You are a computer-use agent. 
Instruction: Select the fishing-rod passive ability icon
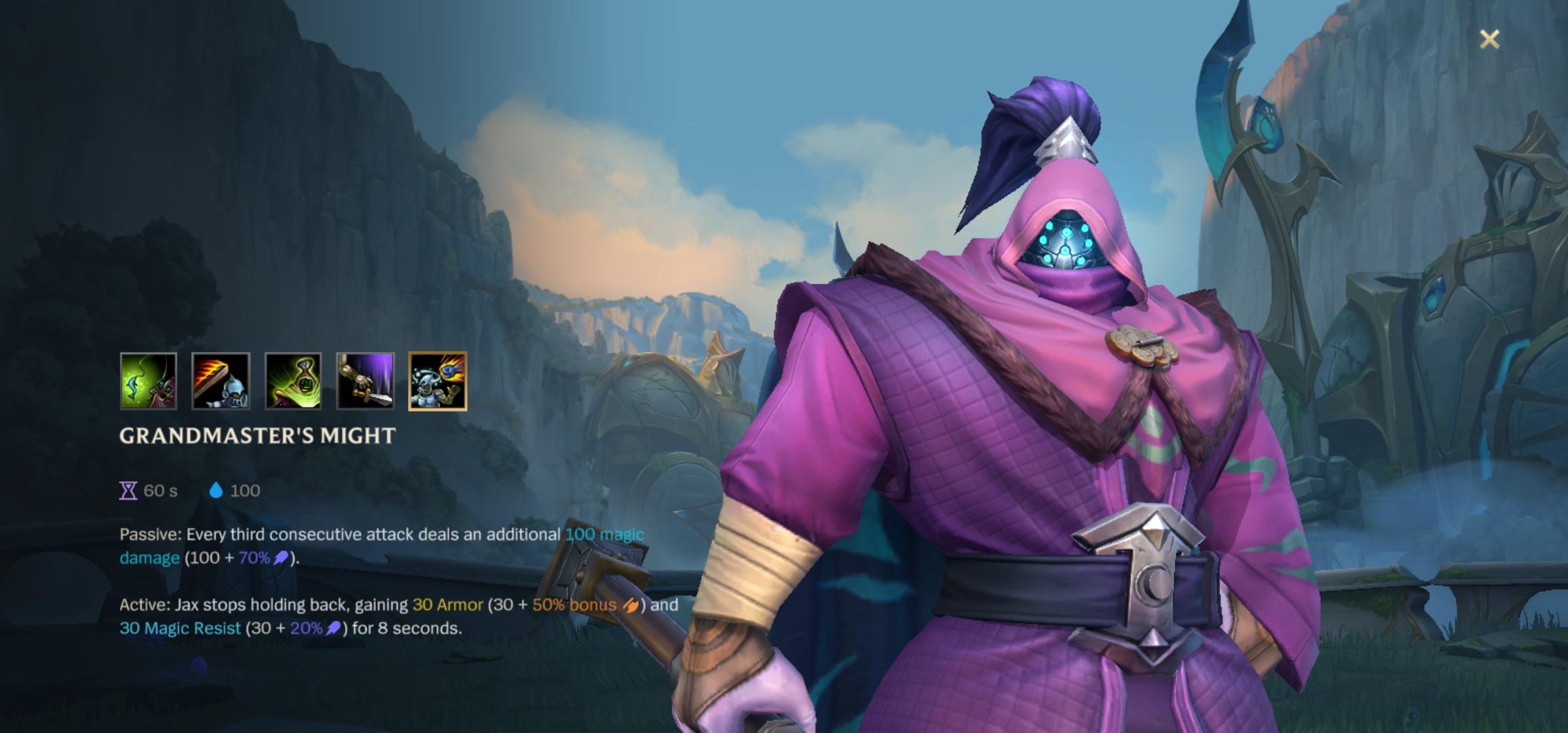click(x=149, y=381)
